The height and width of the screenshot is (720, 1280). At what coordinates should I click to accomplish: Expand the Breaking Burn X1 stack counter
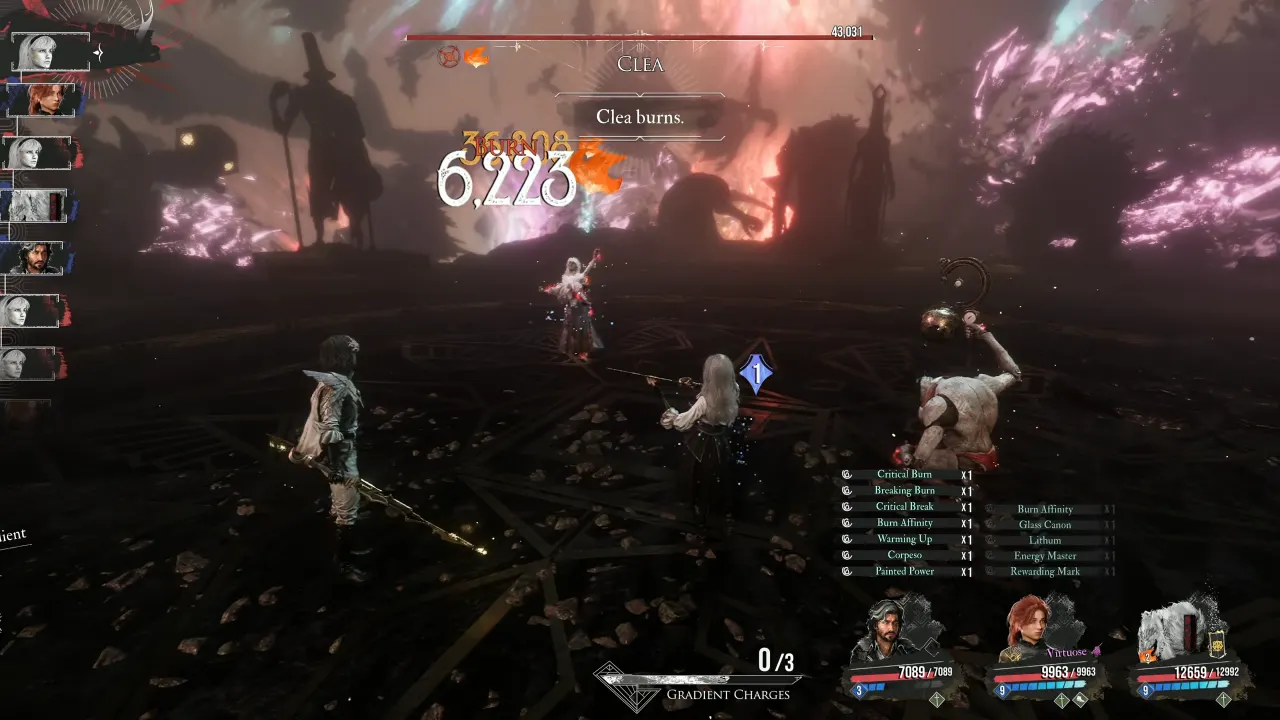point(965,490)
